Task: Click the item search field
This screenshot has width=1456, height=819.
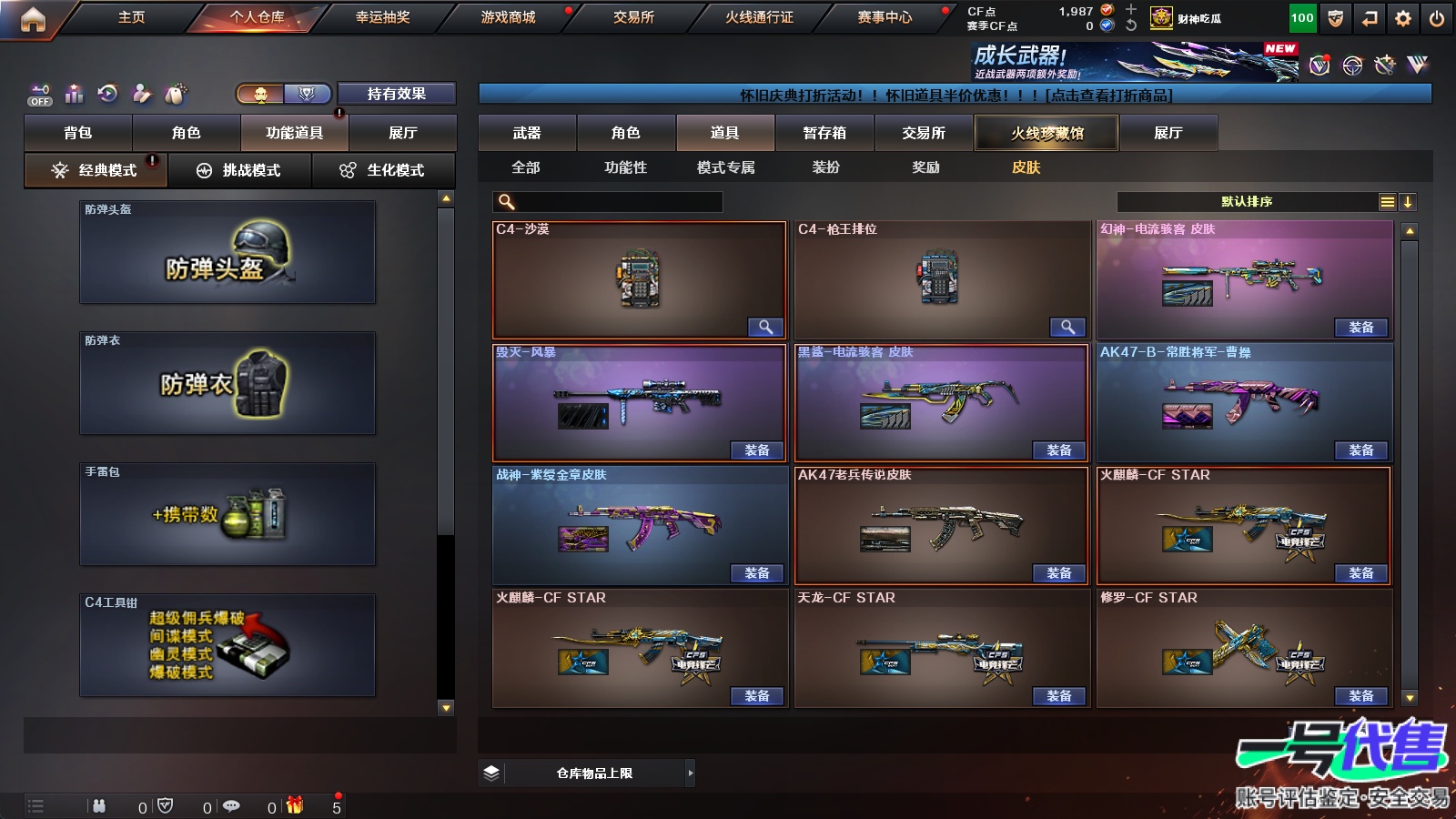Action: (608, 202)
